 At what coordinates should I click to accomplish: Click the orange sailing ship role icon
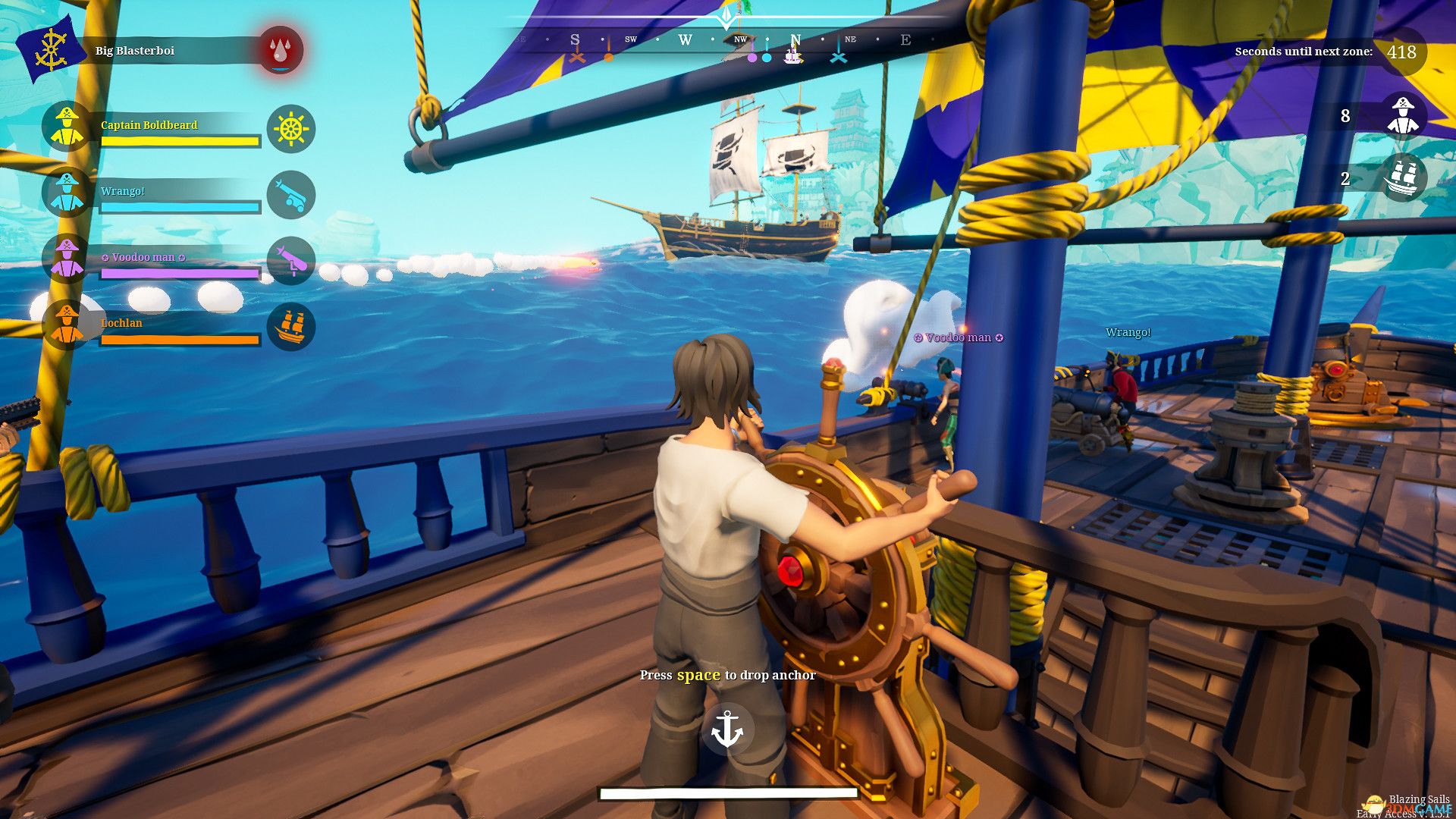coord(291,327)
